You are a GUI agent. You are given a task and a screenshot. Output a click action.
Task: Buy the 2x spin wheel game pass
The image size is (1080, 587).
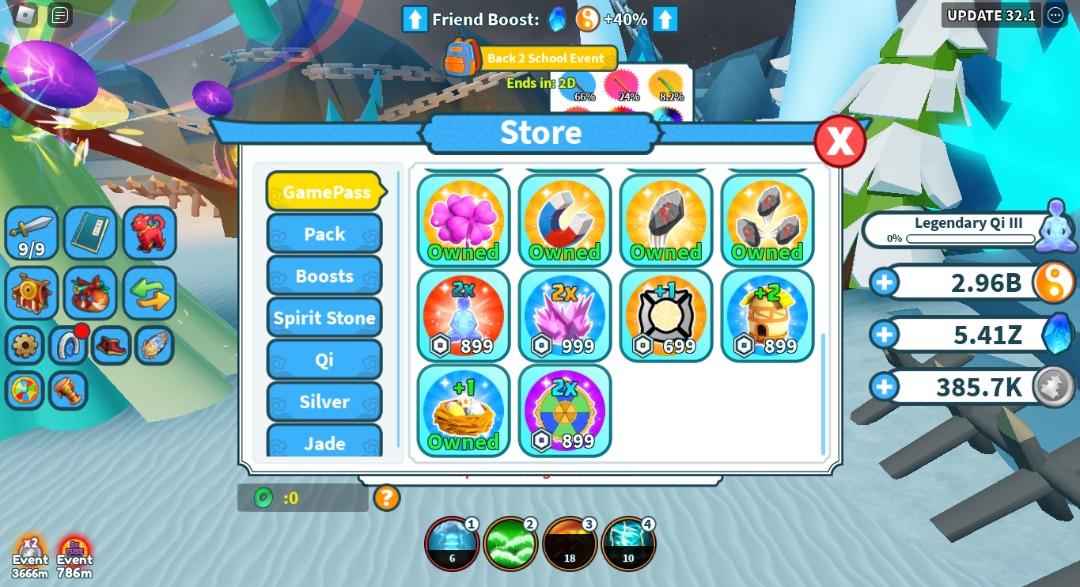click(564, 411)
